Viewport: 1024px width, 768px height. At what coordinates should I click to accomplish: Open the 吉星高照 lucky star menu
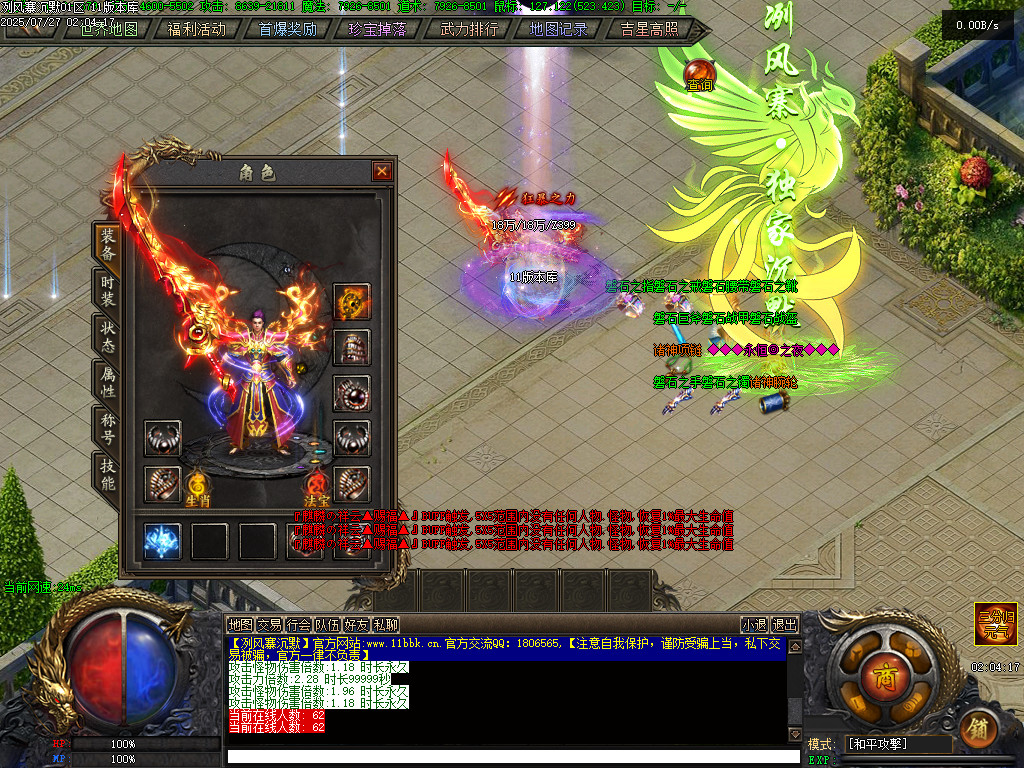(x=649, y=29)
